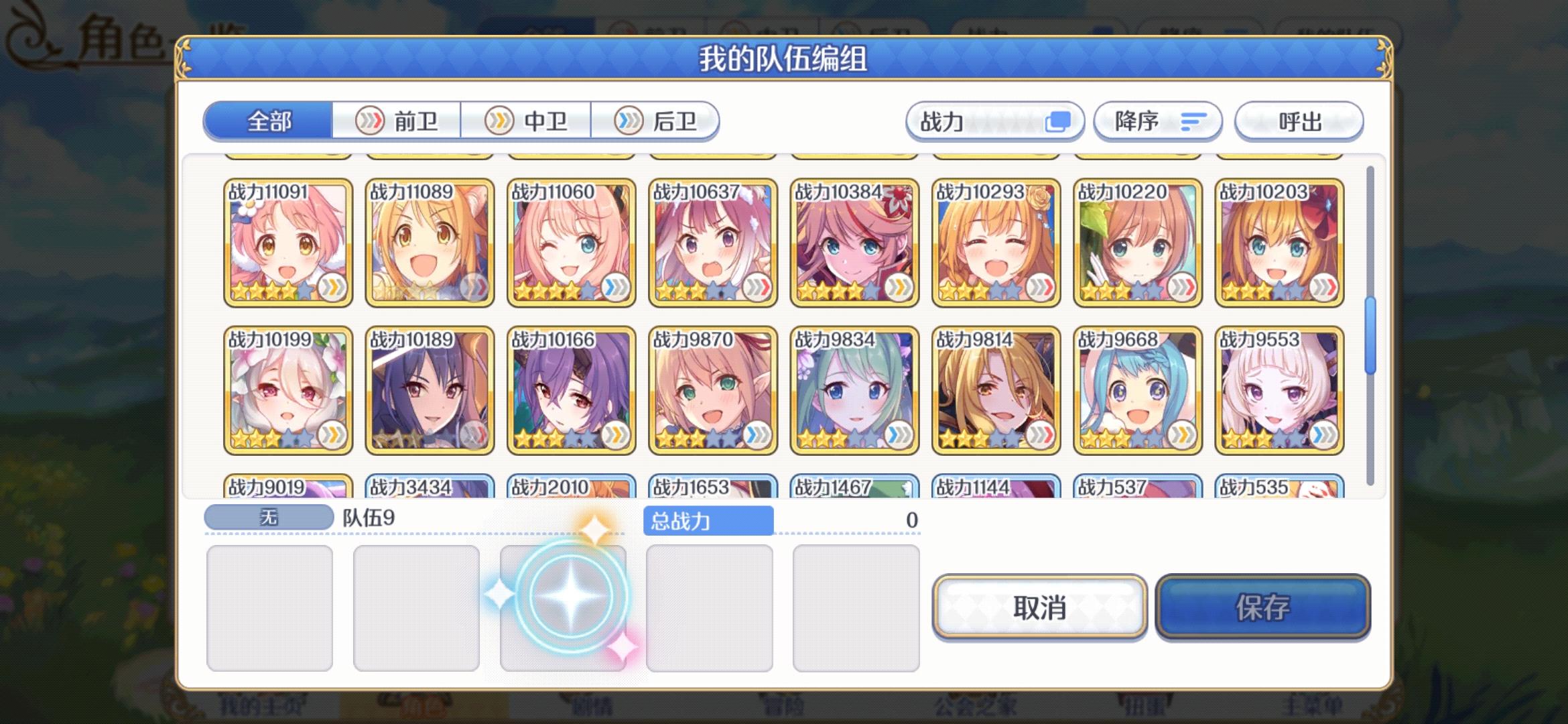Viewport: 1568px width, 724px height.
Task: Select the character with 战力10637
Action: [x=713, y=241]
